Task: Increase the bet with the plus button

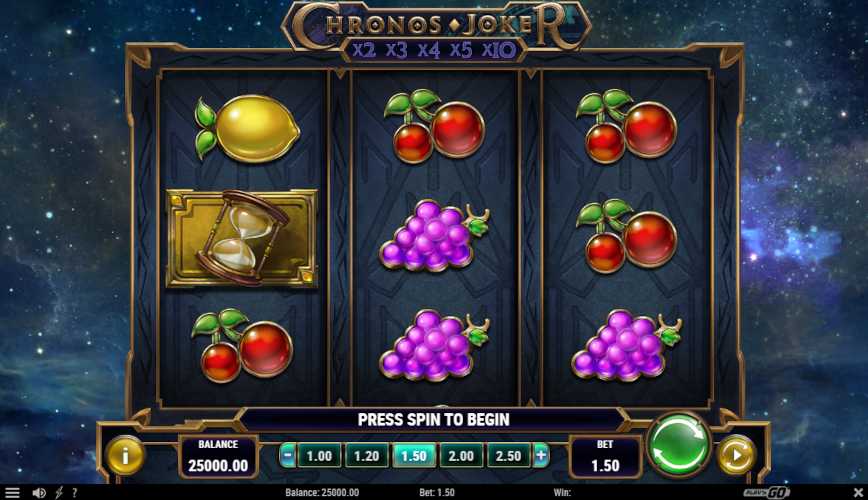Action: point(542,456)
